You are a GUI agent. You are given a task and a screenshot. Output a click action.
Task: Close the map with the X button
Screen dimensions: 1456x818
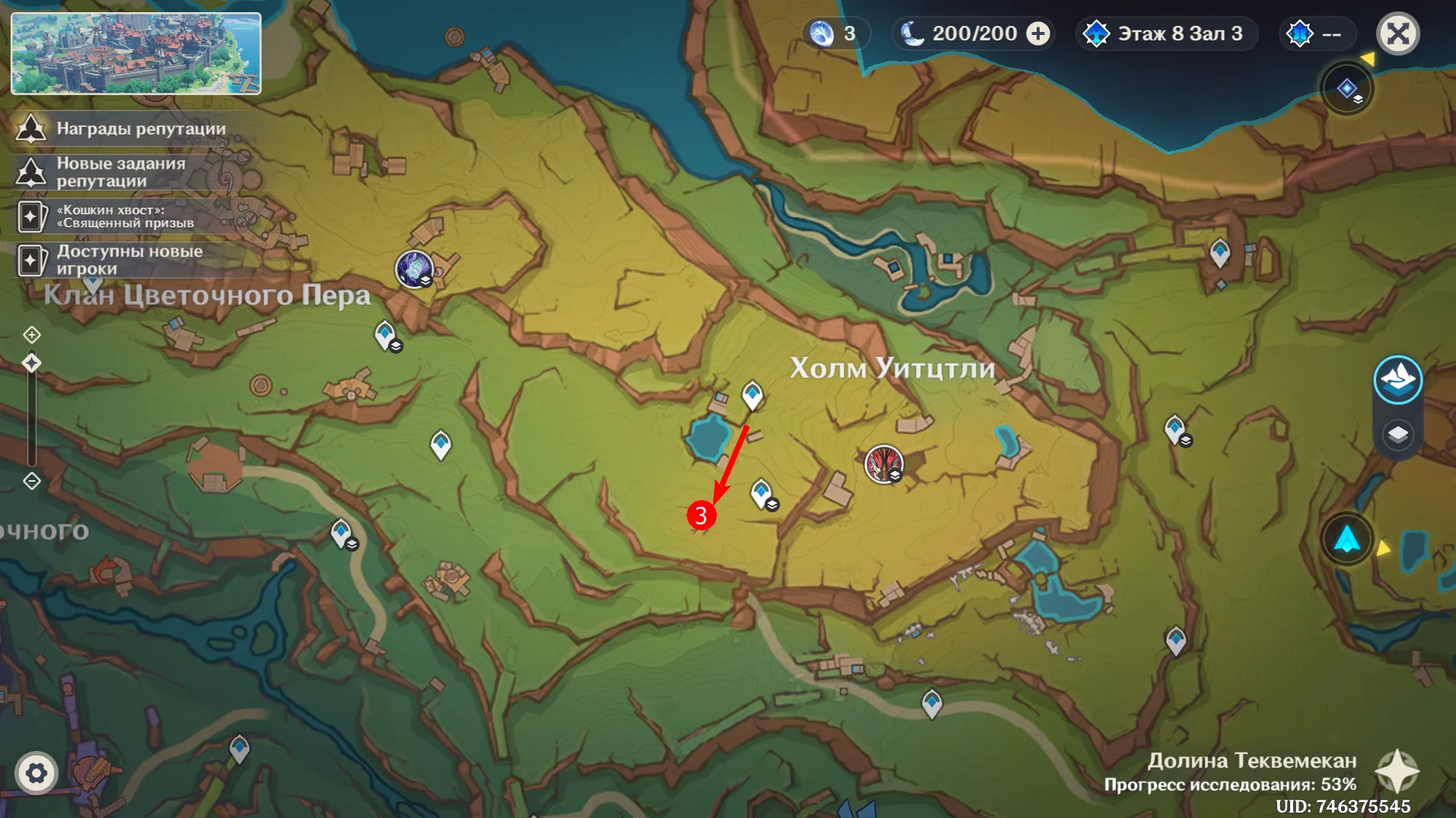1397,34
